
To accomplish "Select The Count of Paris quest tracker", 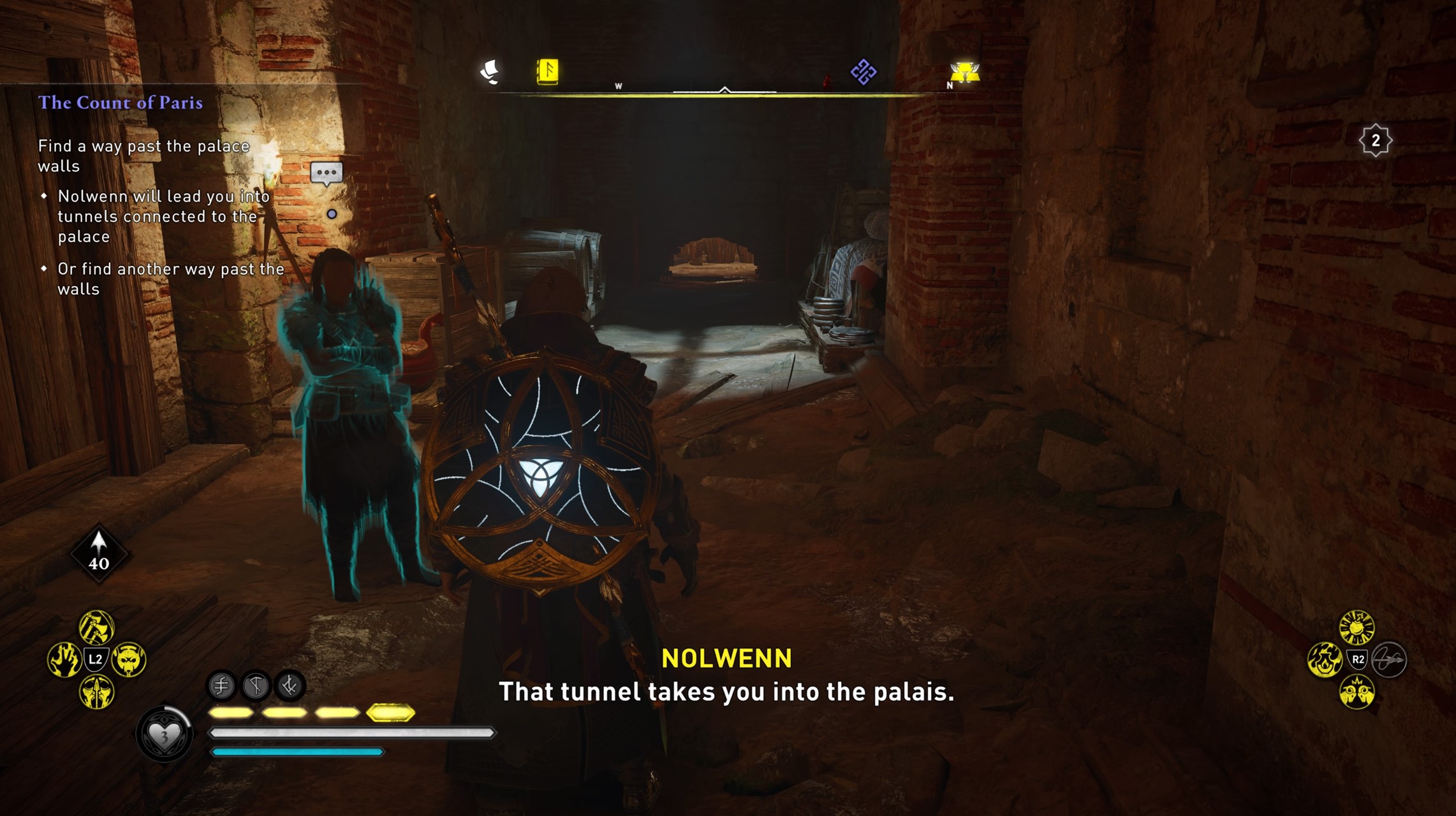I will [x=121, y=103].
